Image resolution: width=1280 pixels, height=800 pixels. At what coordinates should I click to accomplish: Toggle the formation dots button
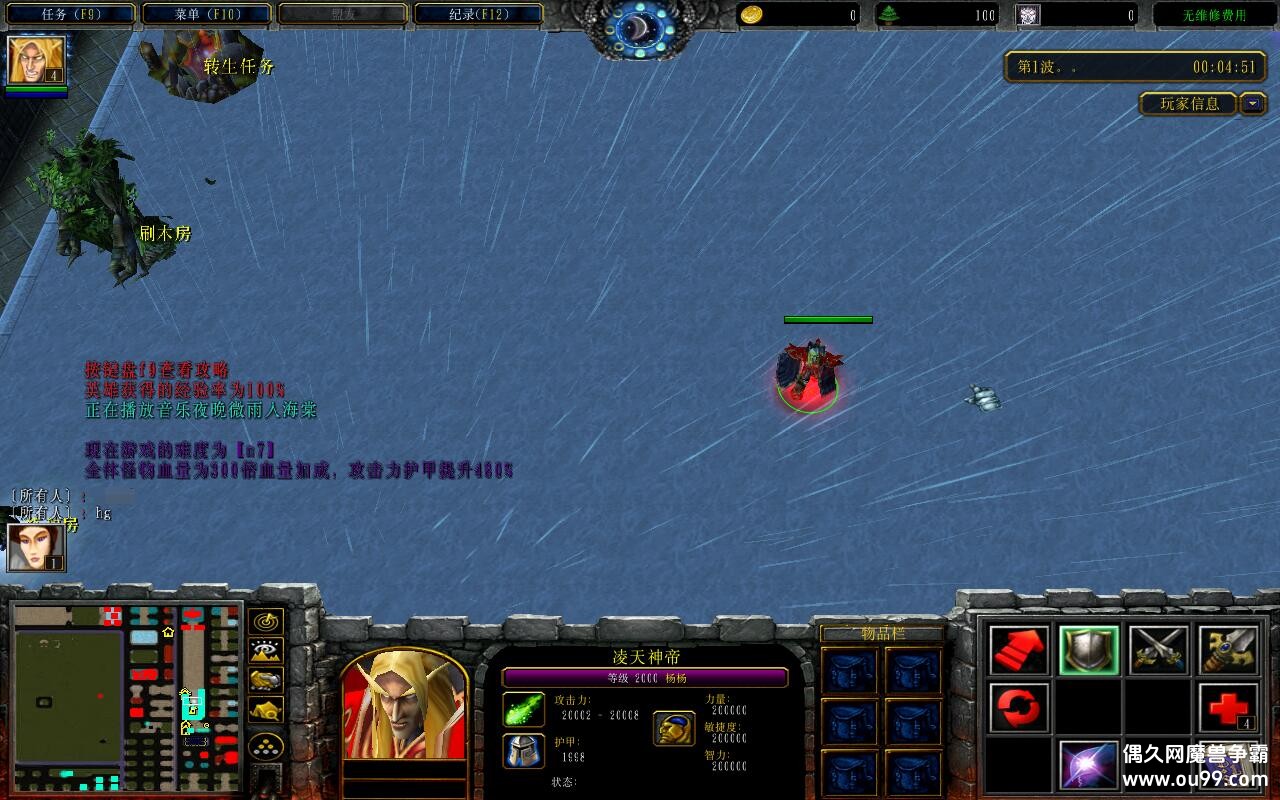coord(265,746)
